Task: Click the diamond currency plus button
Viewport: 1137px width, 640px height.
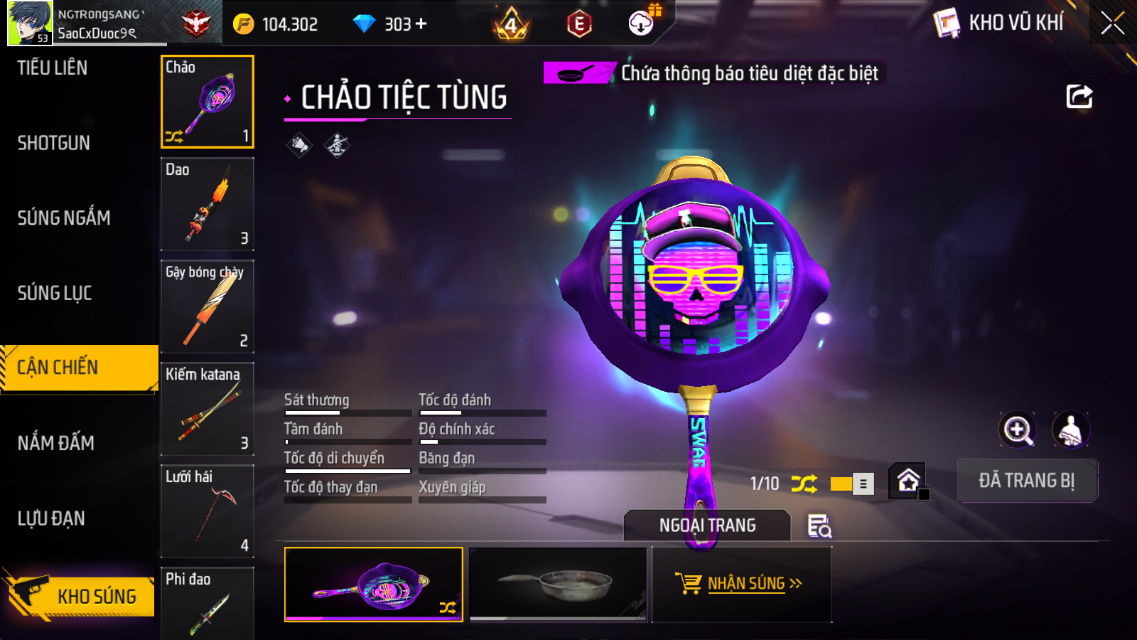Action: click(x=420, y=24)
